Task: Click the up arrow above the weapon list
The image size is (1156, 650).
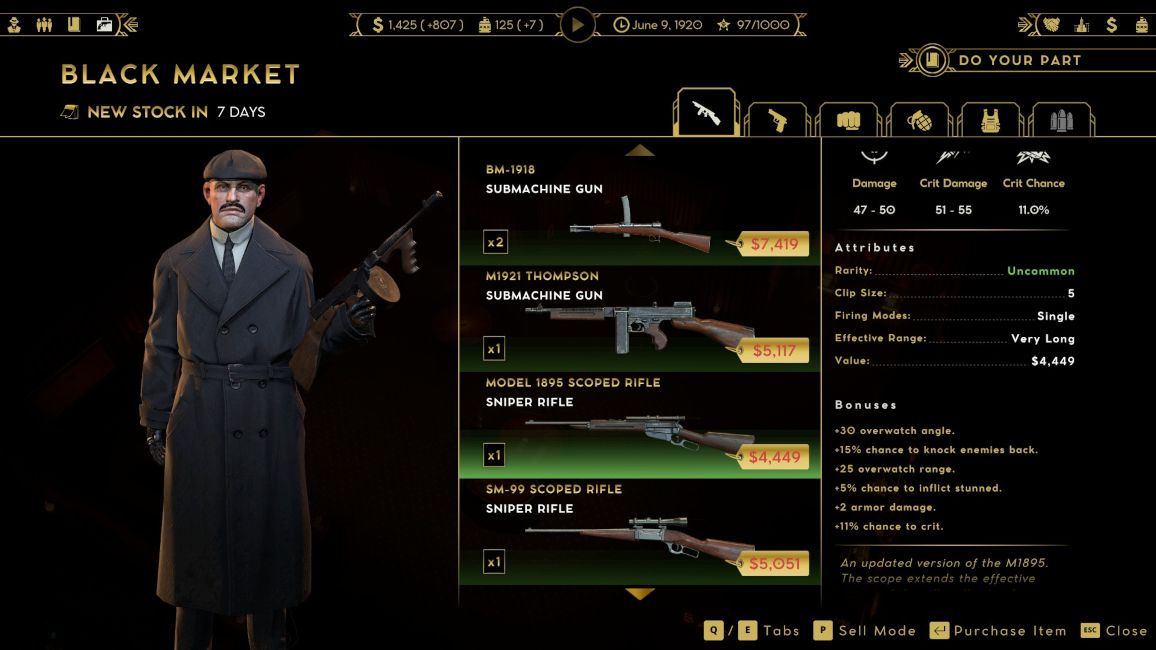Action: point(639,151)
